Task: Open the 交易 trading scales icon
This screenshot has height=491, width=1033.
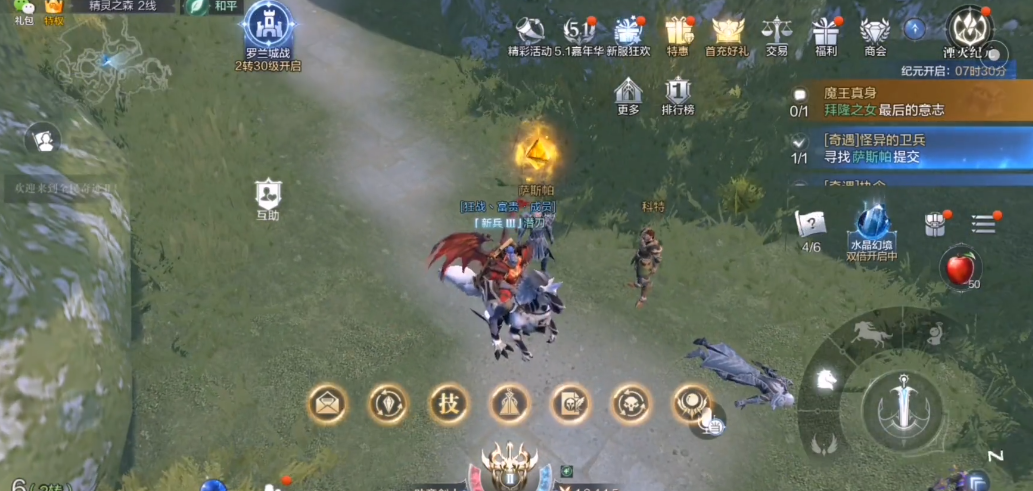Action: pyautogui.click(x=776, y=33)
